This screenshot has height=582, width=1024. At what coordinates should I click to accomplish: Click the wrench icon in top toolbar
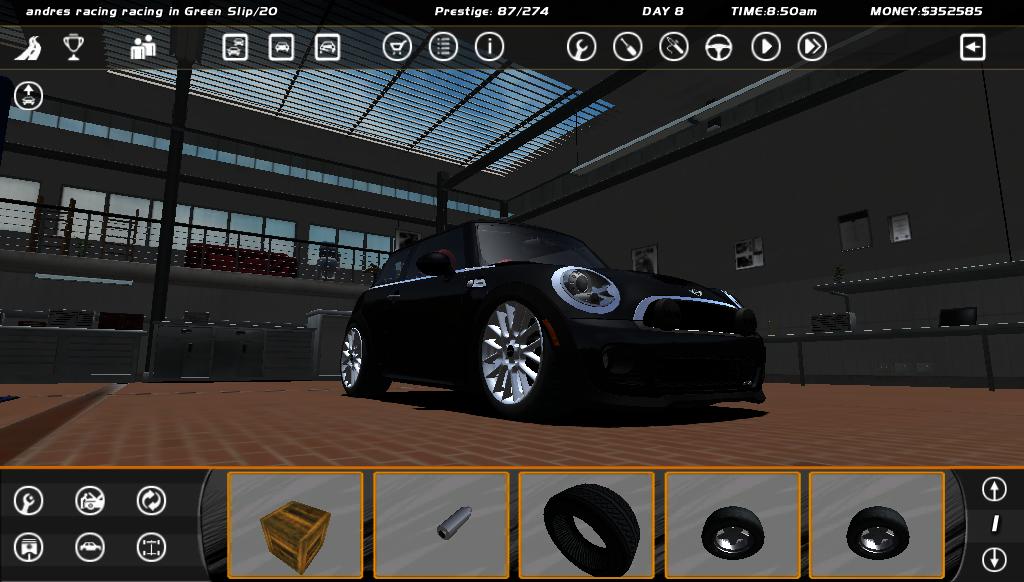click(x=581, y=47)
